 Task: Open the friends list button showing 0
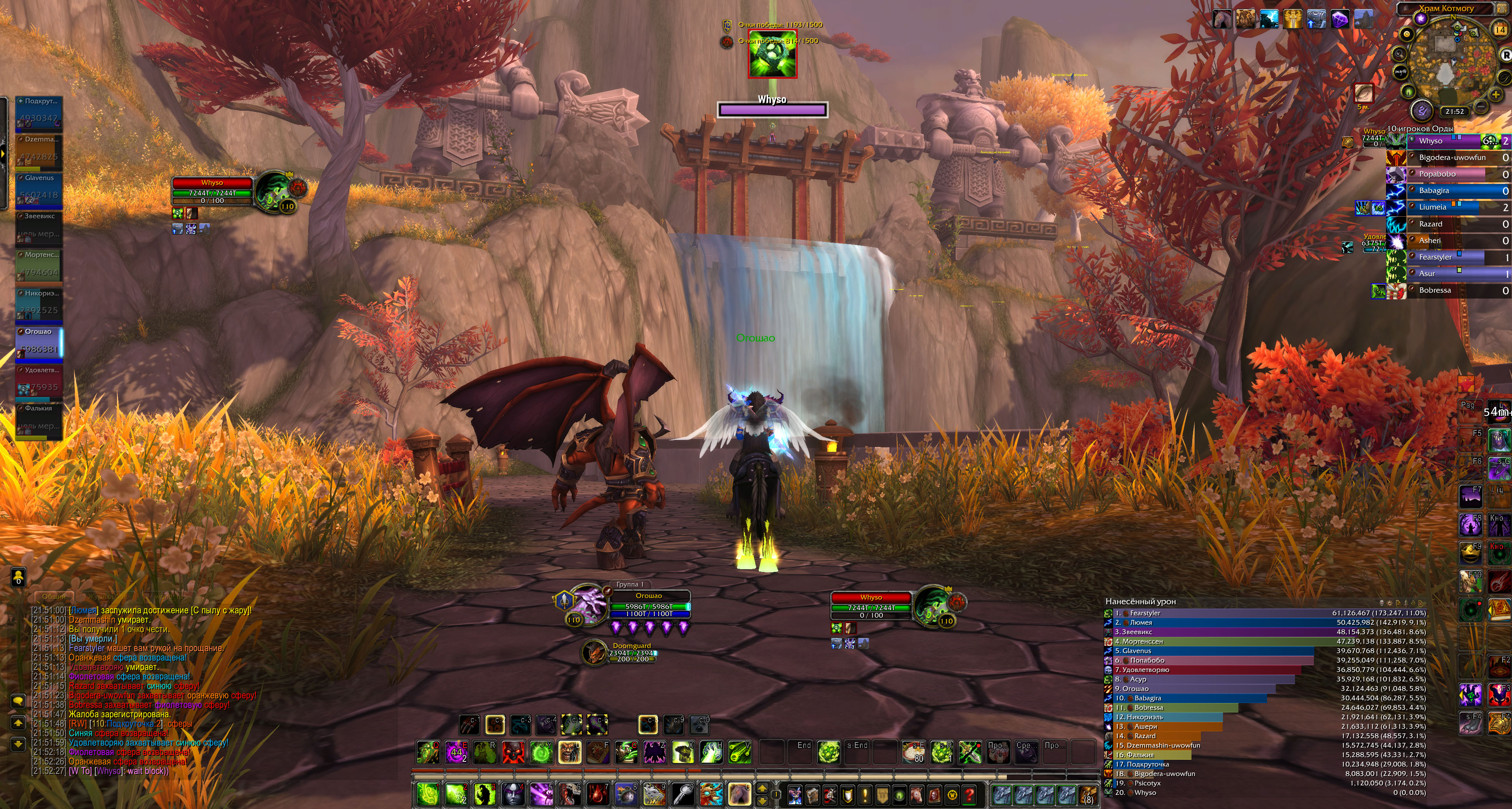coord(18,577)
